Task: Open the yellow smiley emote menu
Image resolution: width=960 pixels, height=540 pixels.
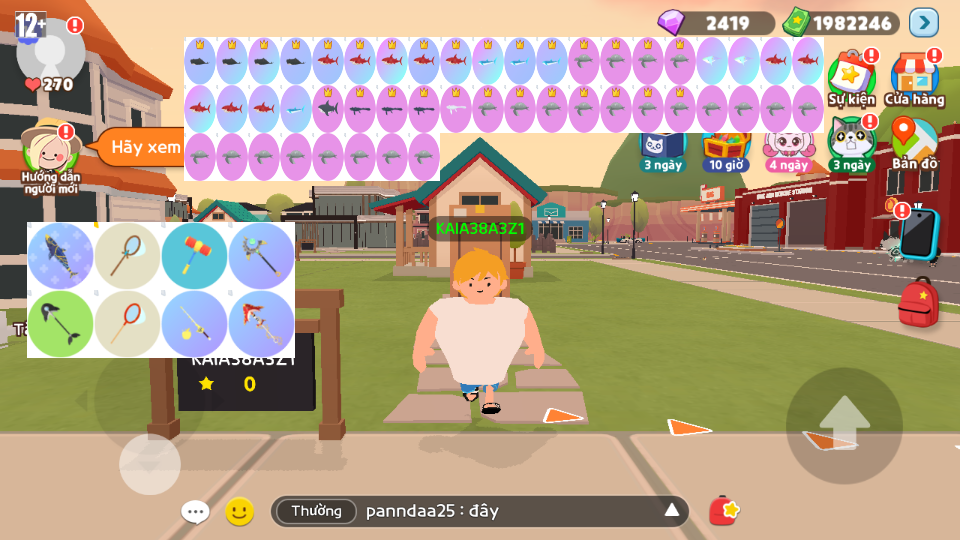Action: pos(239,512)
